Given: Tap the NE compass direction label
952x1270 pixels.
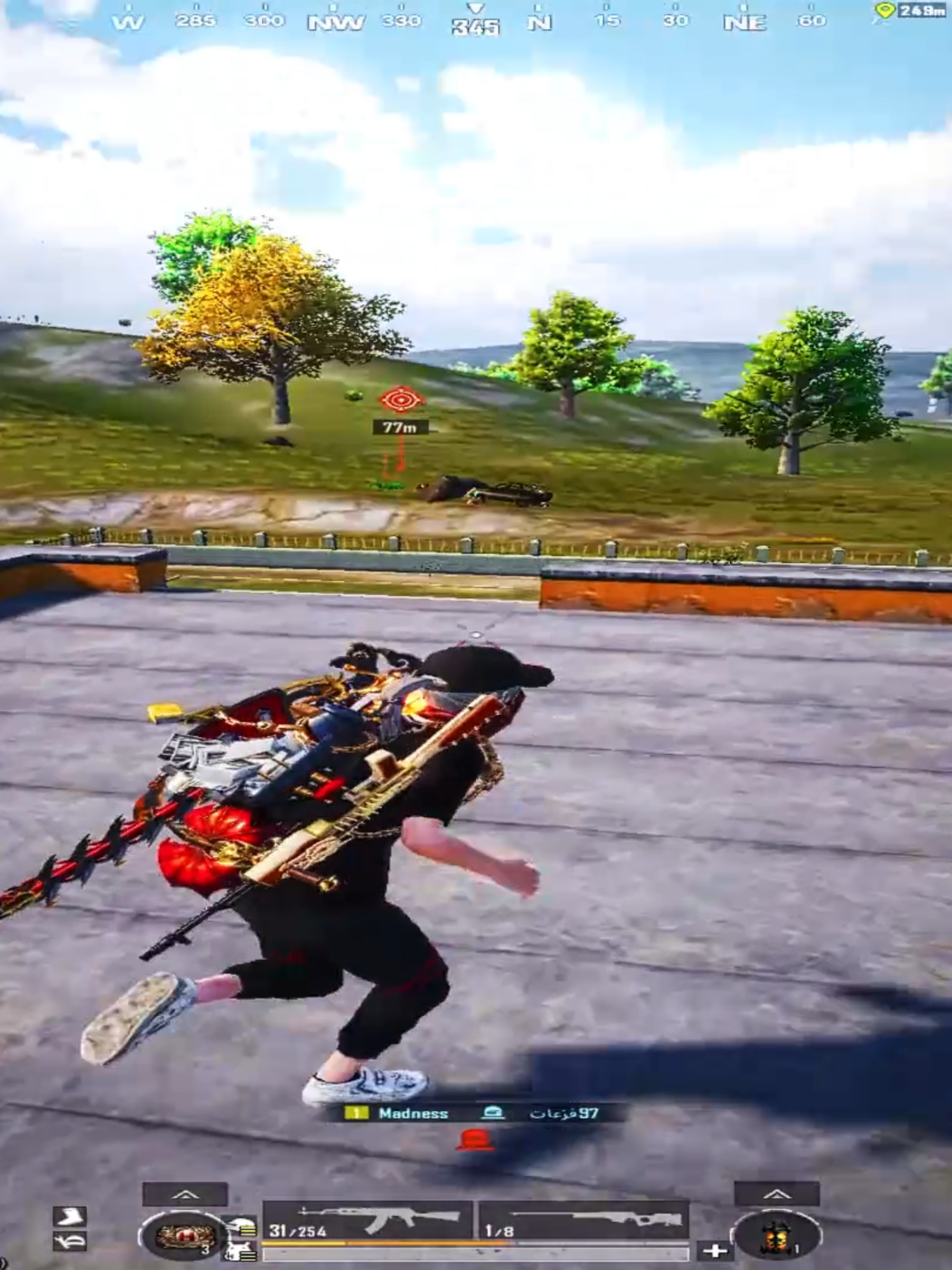Looking at the screenshot, I should 746,21.
